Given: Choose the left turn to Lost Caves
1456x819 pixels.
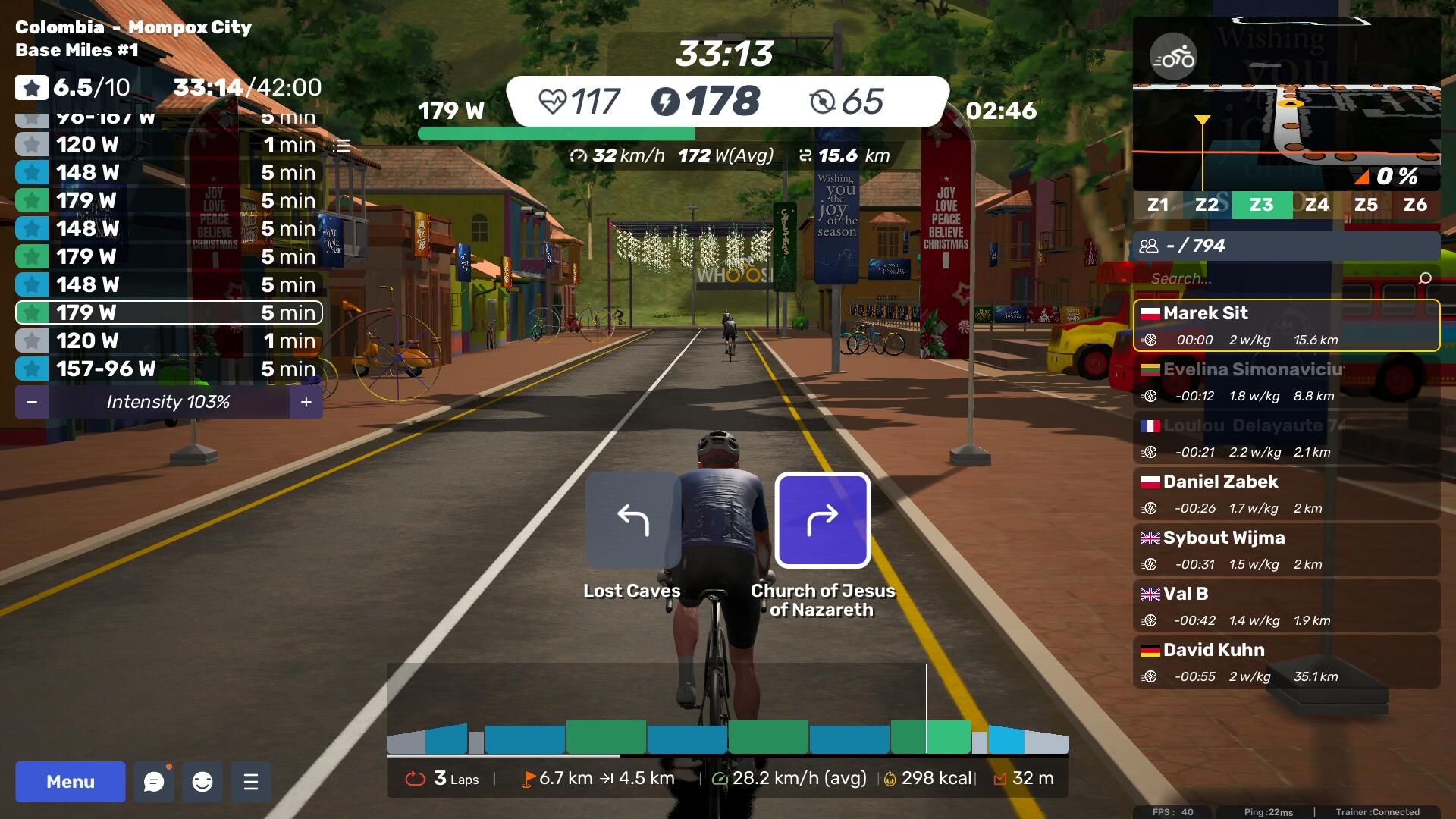Looking at the screenshot, I should pos(632,520).
